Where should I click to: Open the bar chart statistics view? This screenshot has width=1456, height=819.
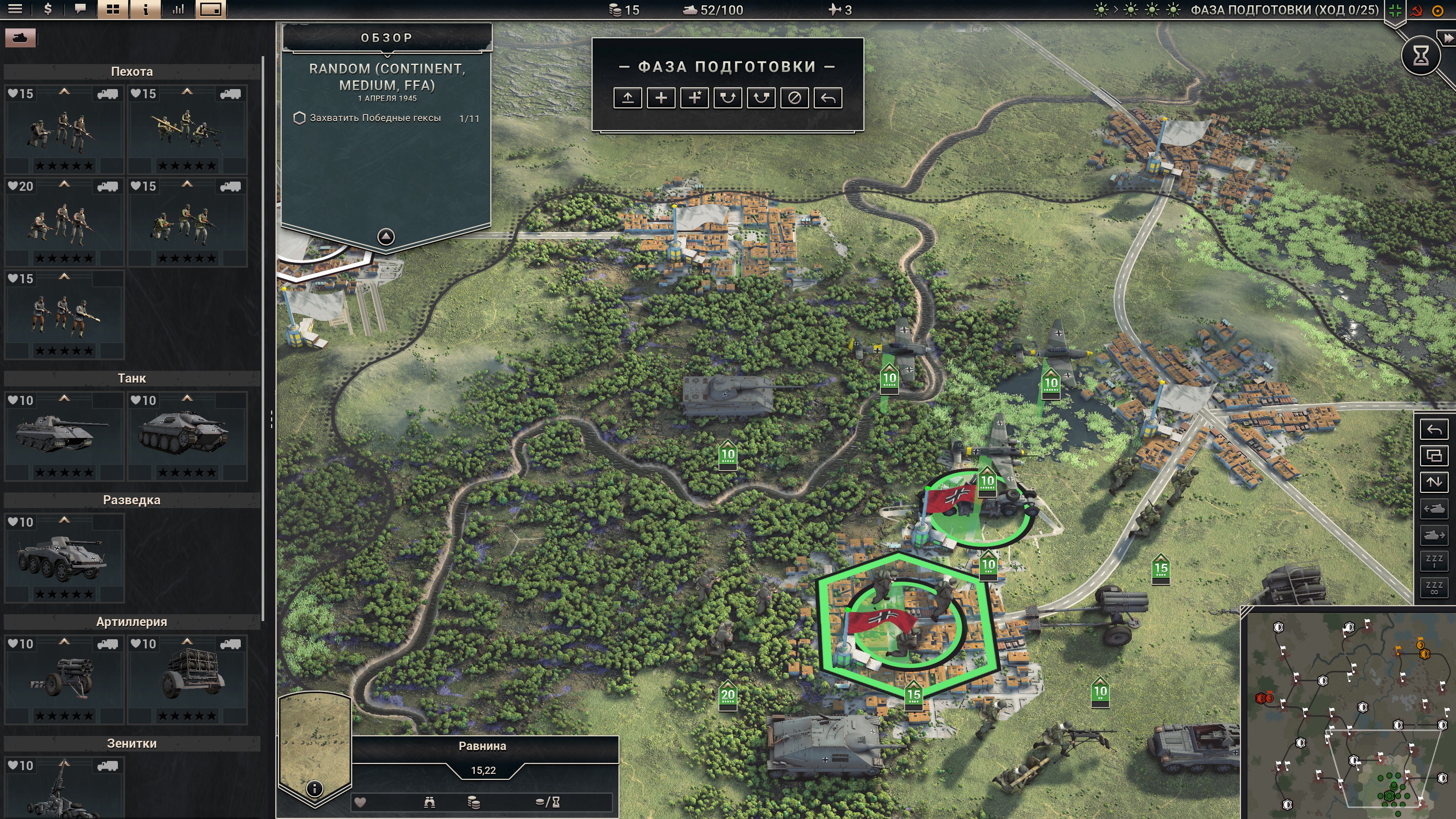click(178, 9)
